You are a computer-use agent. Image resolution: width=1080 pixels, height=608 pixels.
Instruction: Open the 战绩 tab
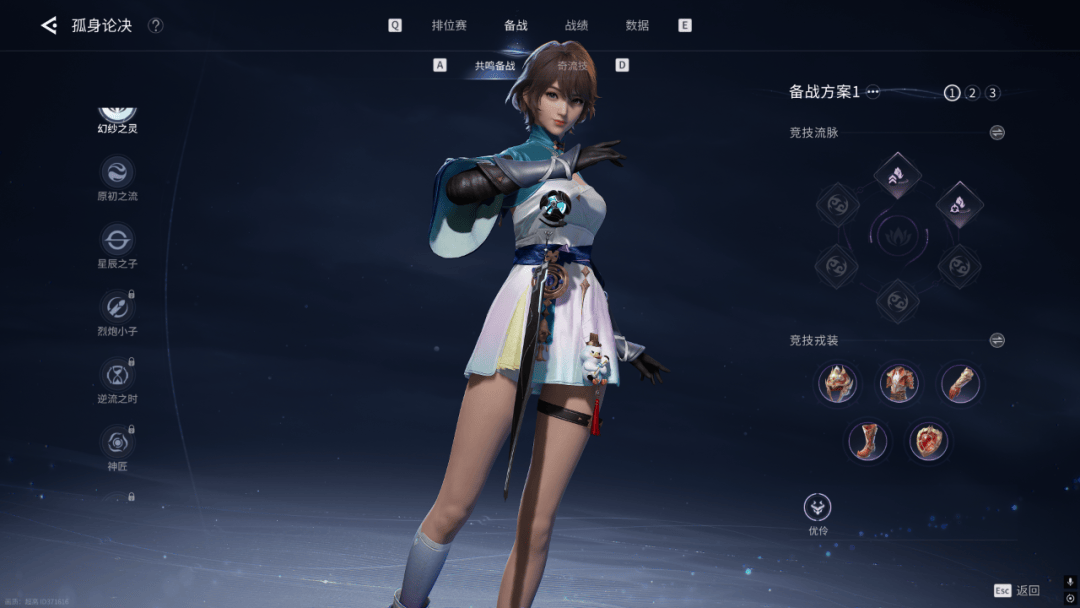576,25
